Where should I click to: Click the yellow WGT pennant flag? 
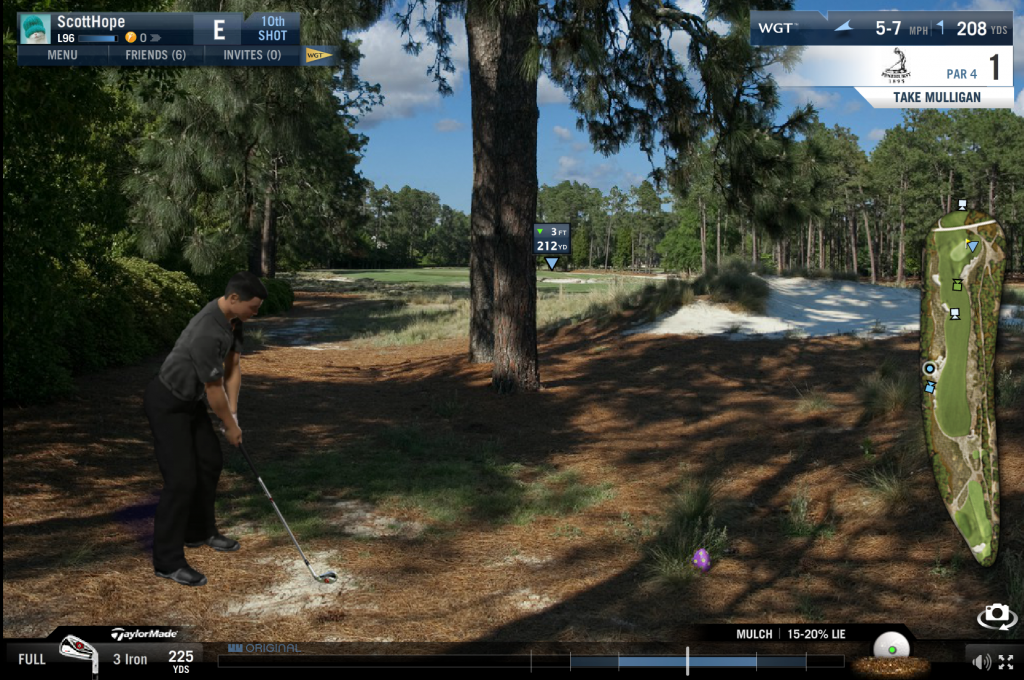click(x=318, y=55)
